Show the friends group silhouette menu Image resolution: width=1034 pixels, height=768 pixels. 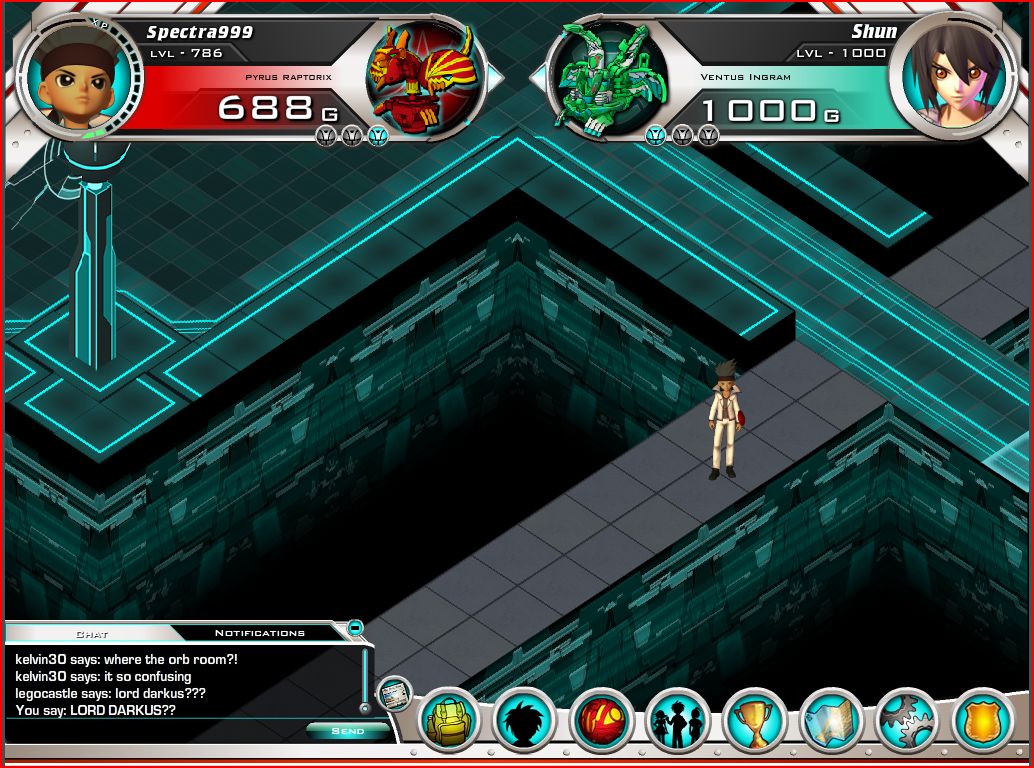[678, 719]
